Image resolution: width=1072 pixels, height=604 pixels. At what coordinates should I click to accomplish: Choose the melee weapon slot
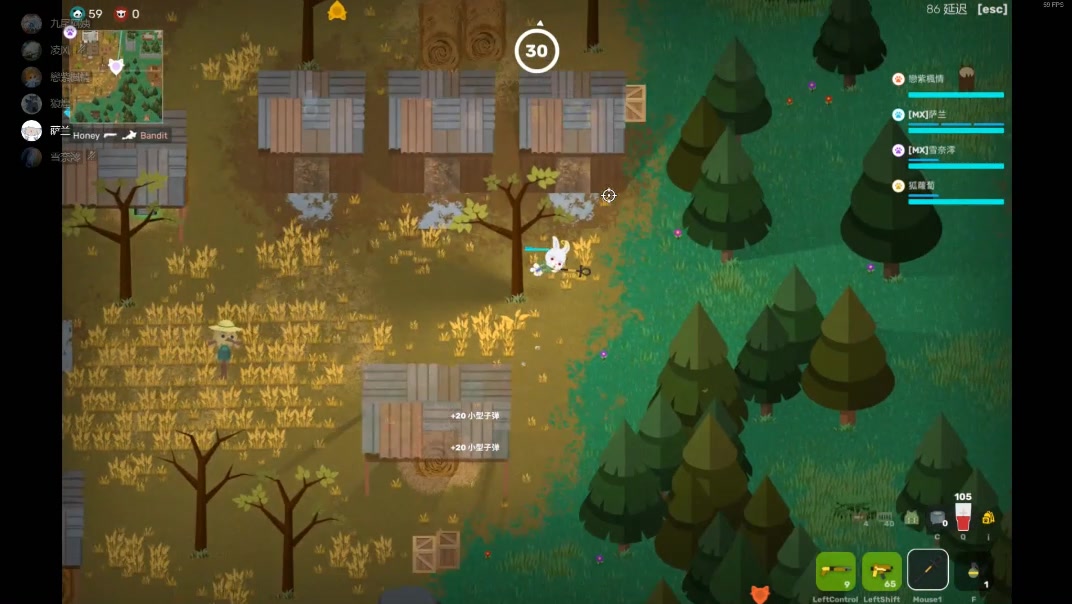click(x=927, y=570)
